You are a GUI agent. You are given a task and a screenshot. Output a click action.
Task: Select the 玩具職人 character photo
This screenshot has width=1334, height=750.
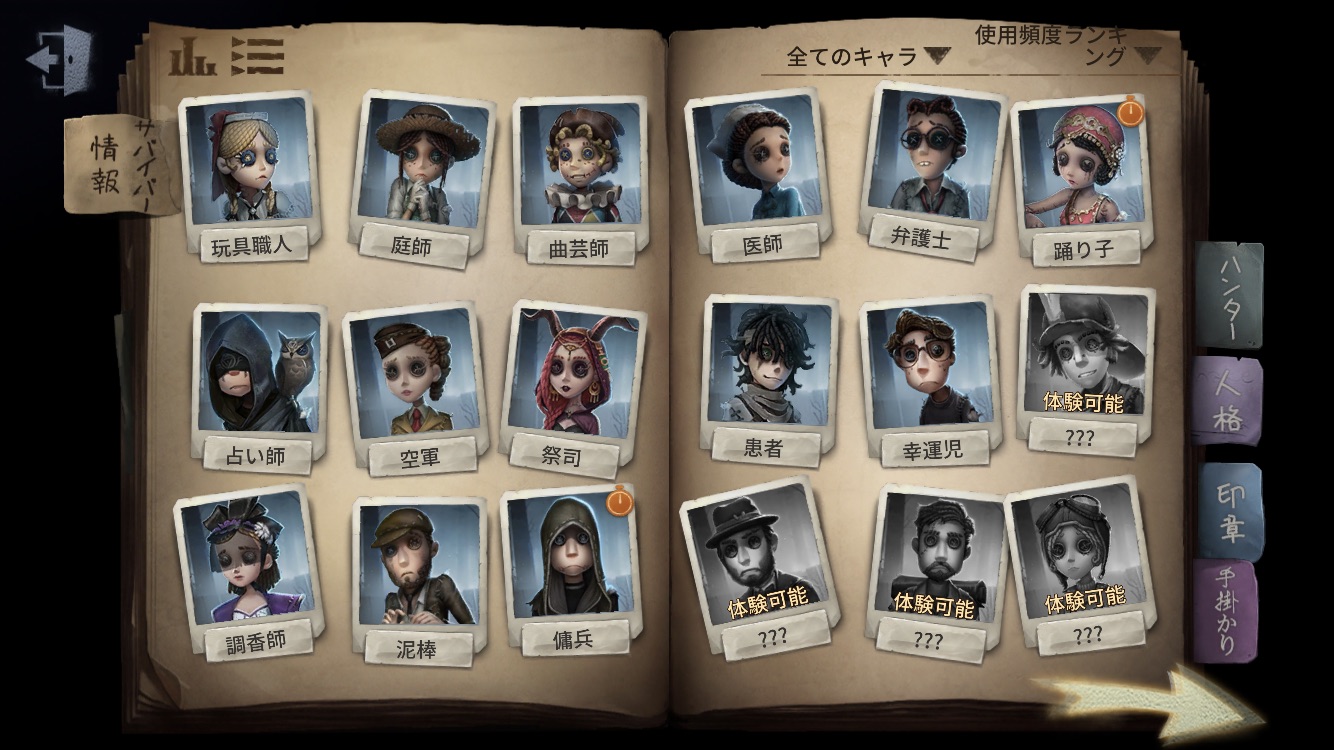(x=249, y=165)
